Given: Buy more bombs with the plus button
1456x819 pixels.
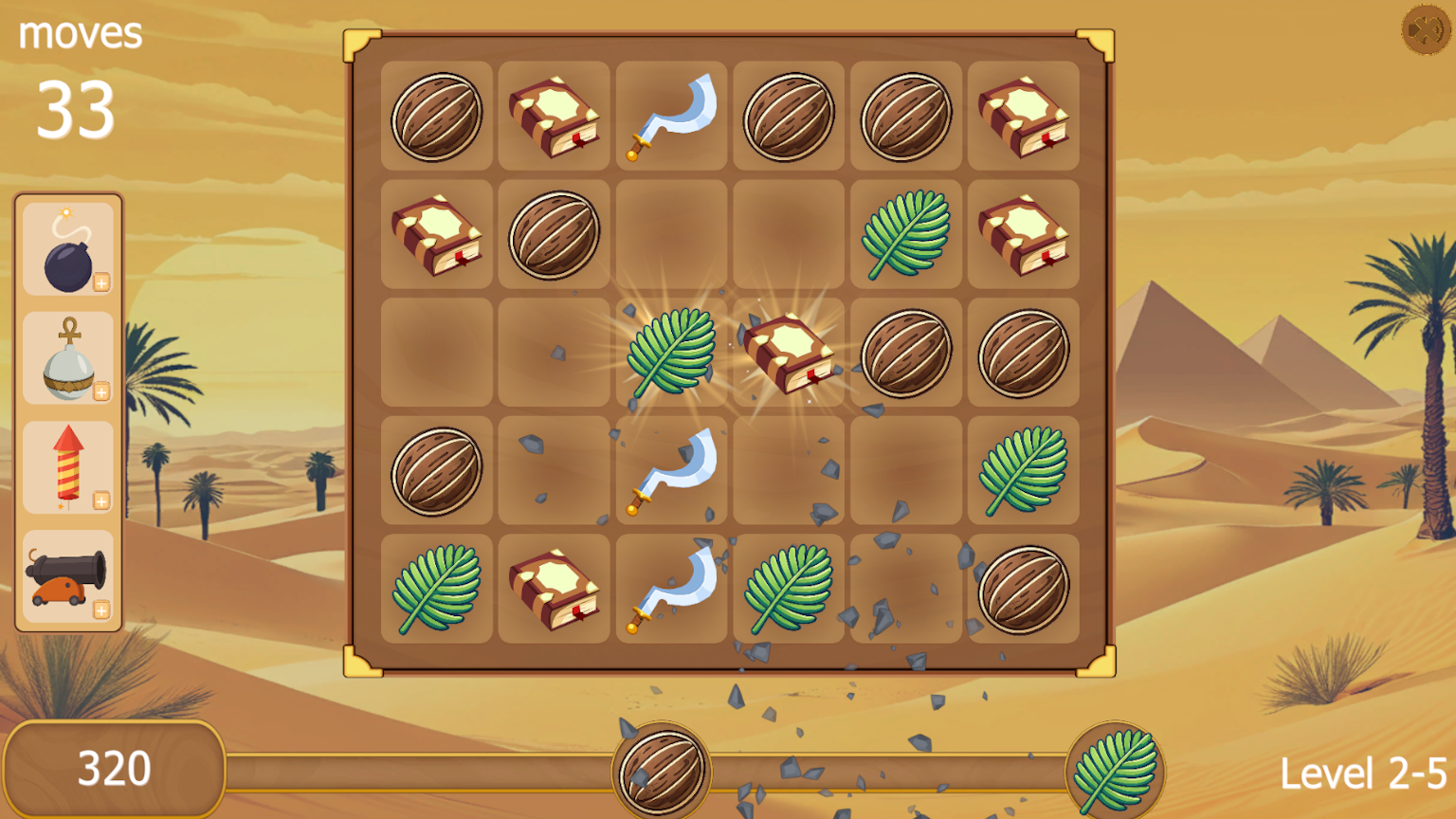Looking at the screenshot, I should pyautogui.click(x=102, y=282).
